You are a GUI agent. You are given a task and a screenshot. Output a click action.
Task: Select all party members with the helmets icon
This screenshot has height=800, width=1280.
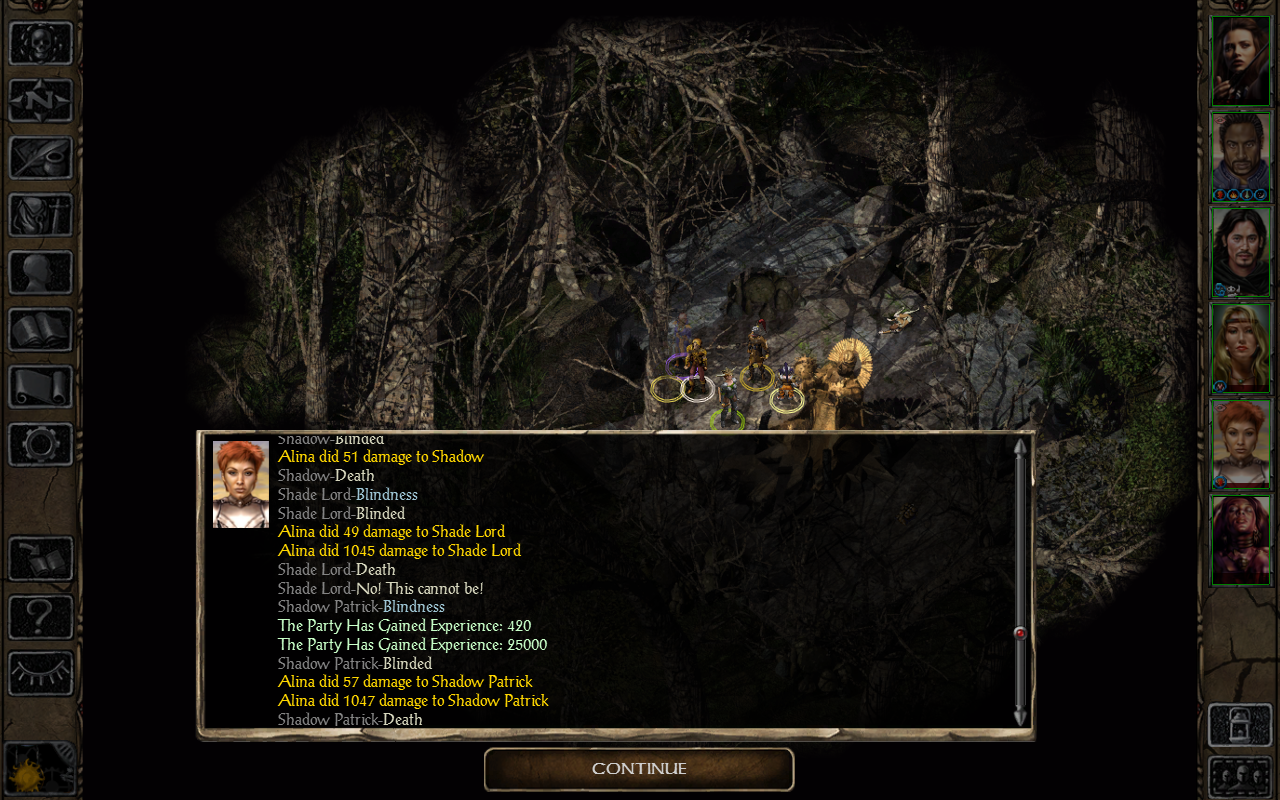pos(1240,777)
